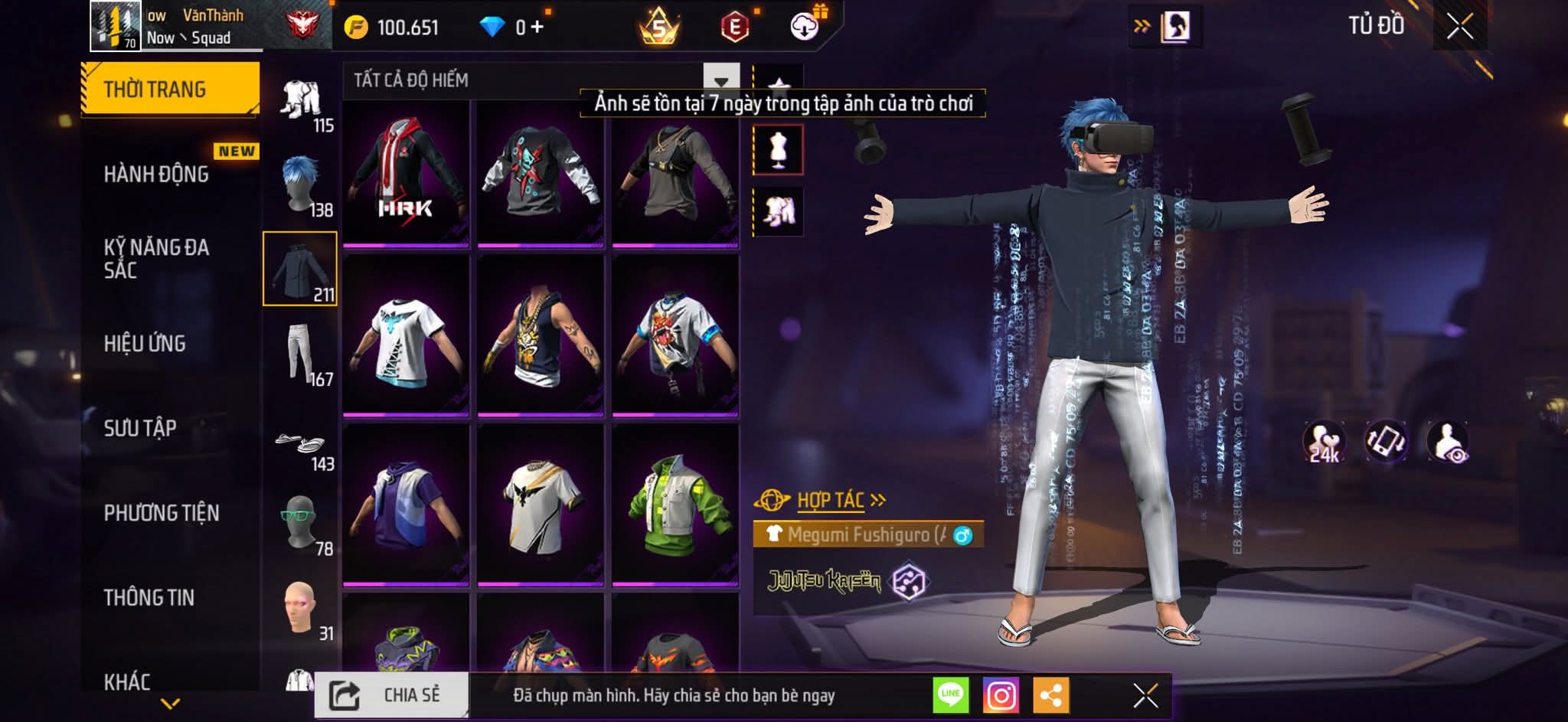This screenshot has height=722, width=1568.
Task: Select the sandals footwear category
Action: click(300, 445)
